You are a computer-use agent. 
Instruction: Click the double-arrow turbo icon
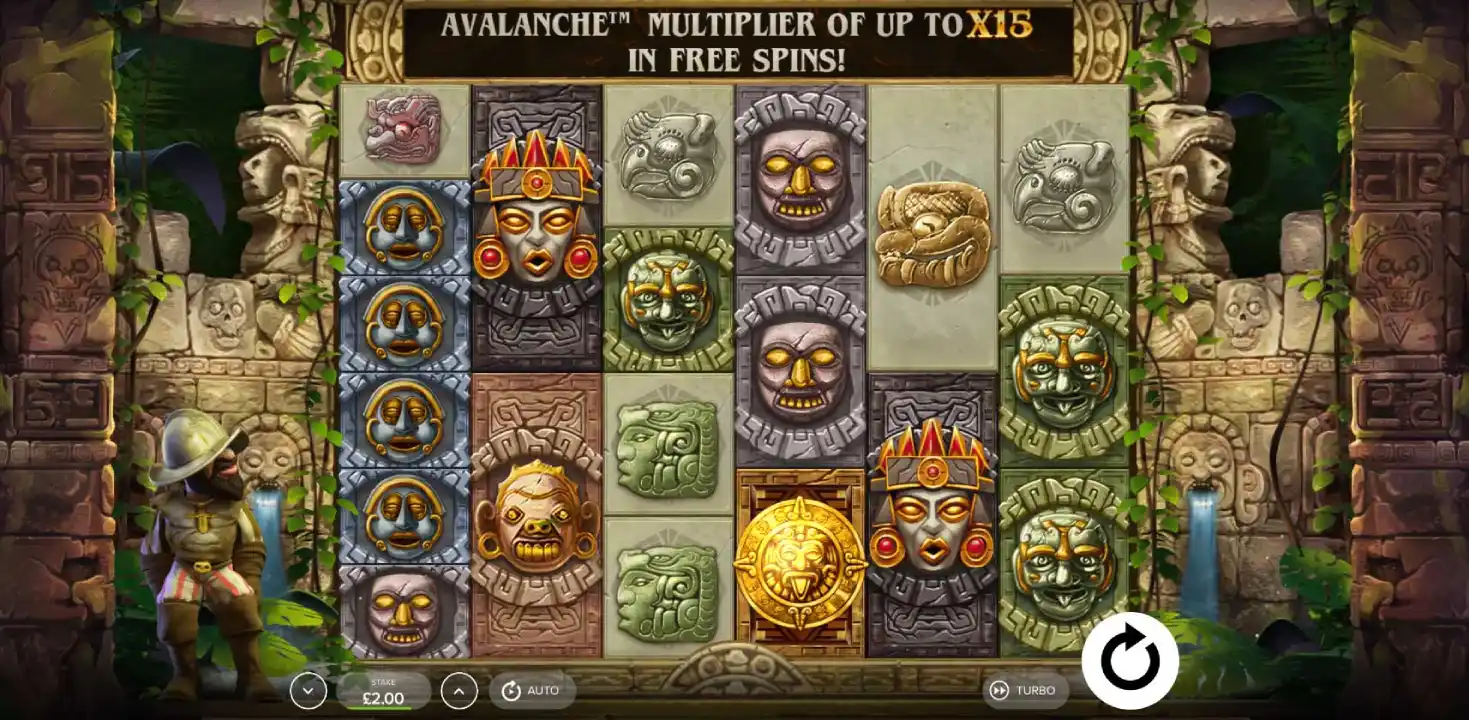pos(999,689)
